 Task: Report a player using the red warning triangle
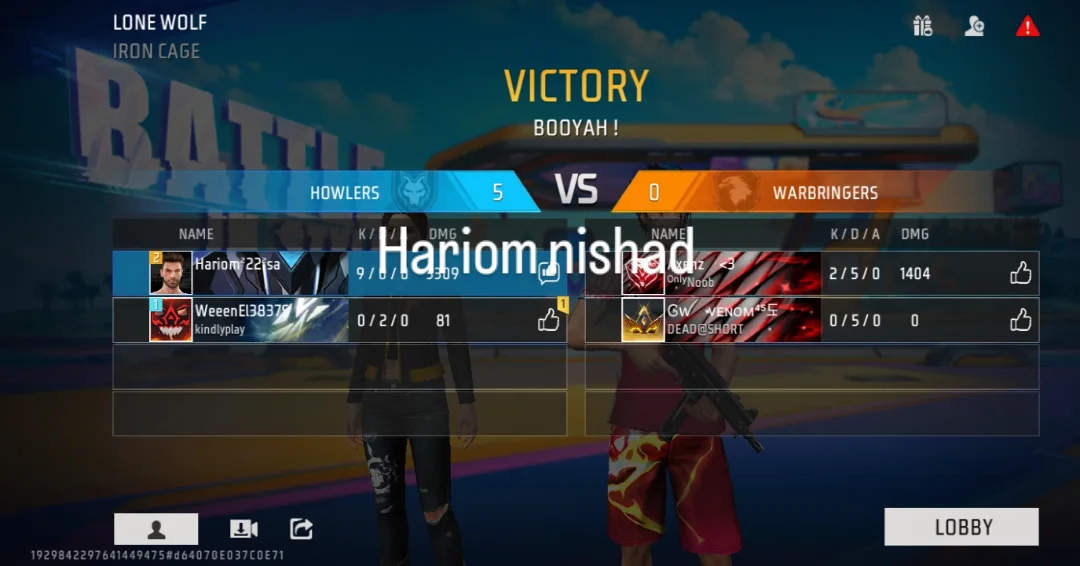tap(1027, 26)
